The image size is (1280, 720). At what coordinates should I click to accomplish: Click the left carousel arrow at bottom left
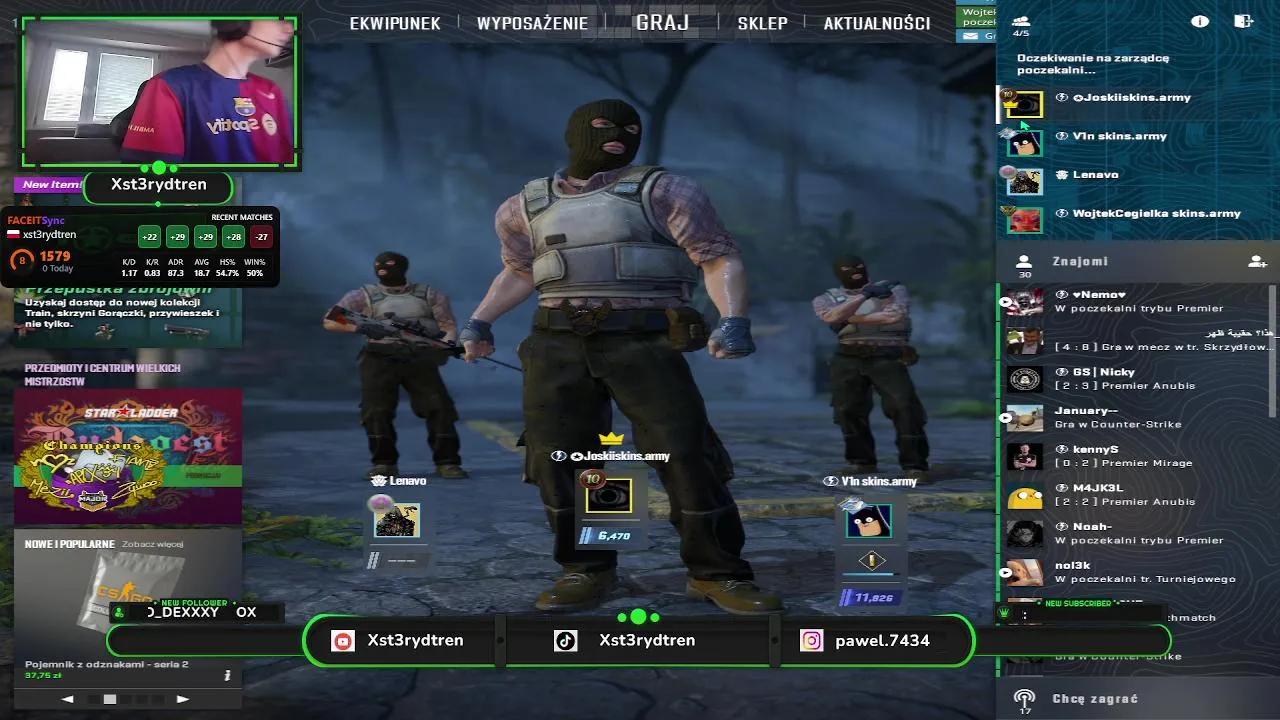(x=67, y=700)
